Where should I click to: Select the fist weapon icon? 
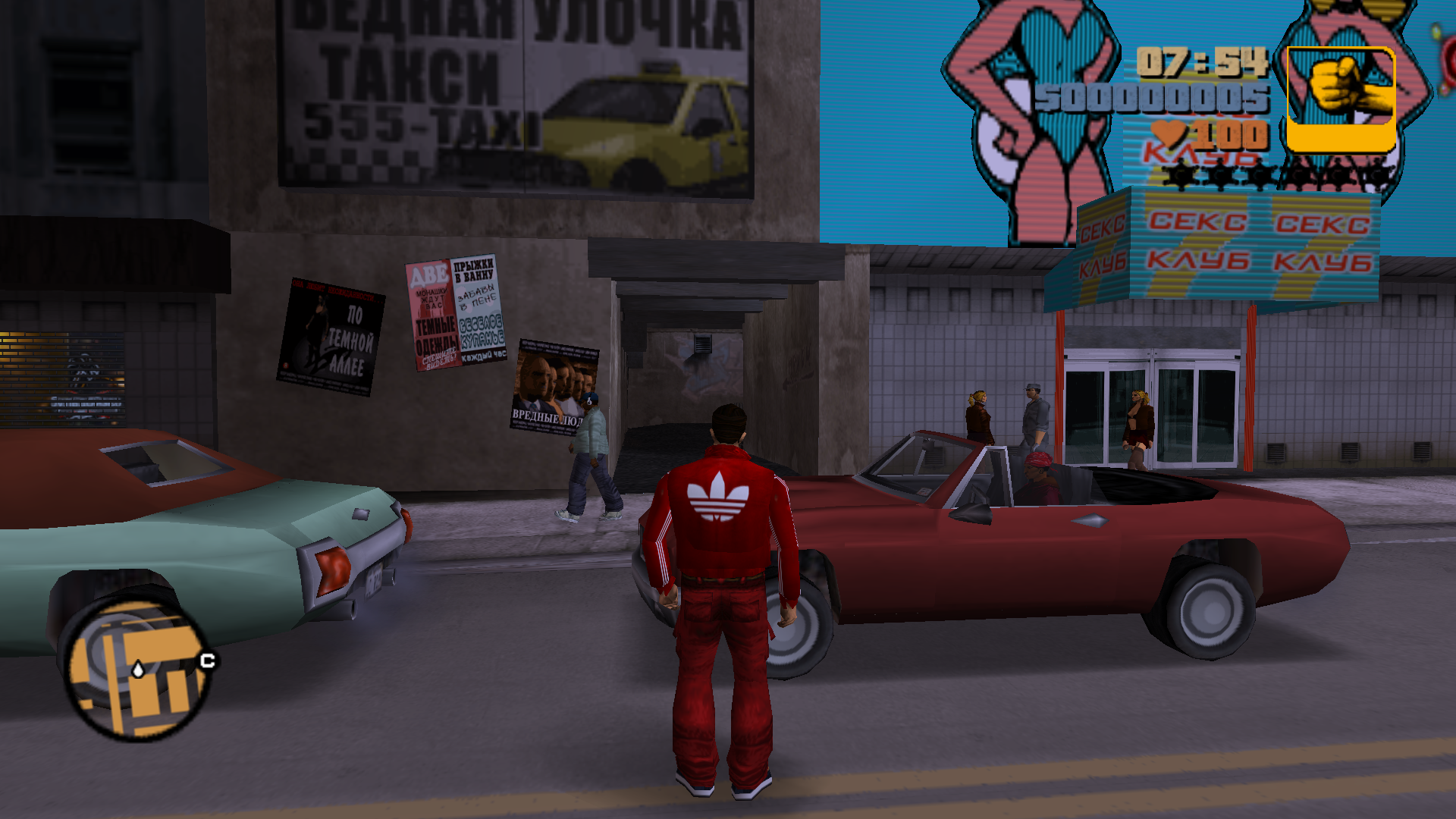pyautogui.click(x=1341, y=98)
